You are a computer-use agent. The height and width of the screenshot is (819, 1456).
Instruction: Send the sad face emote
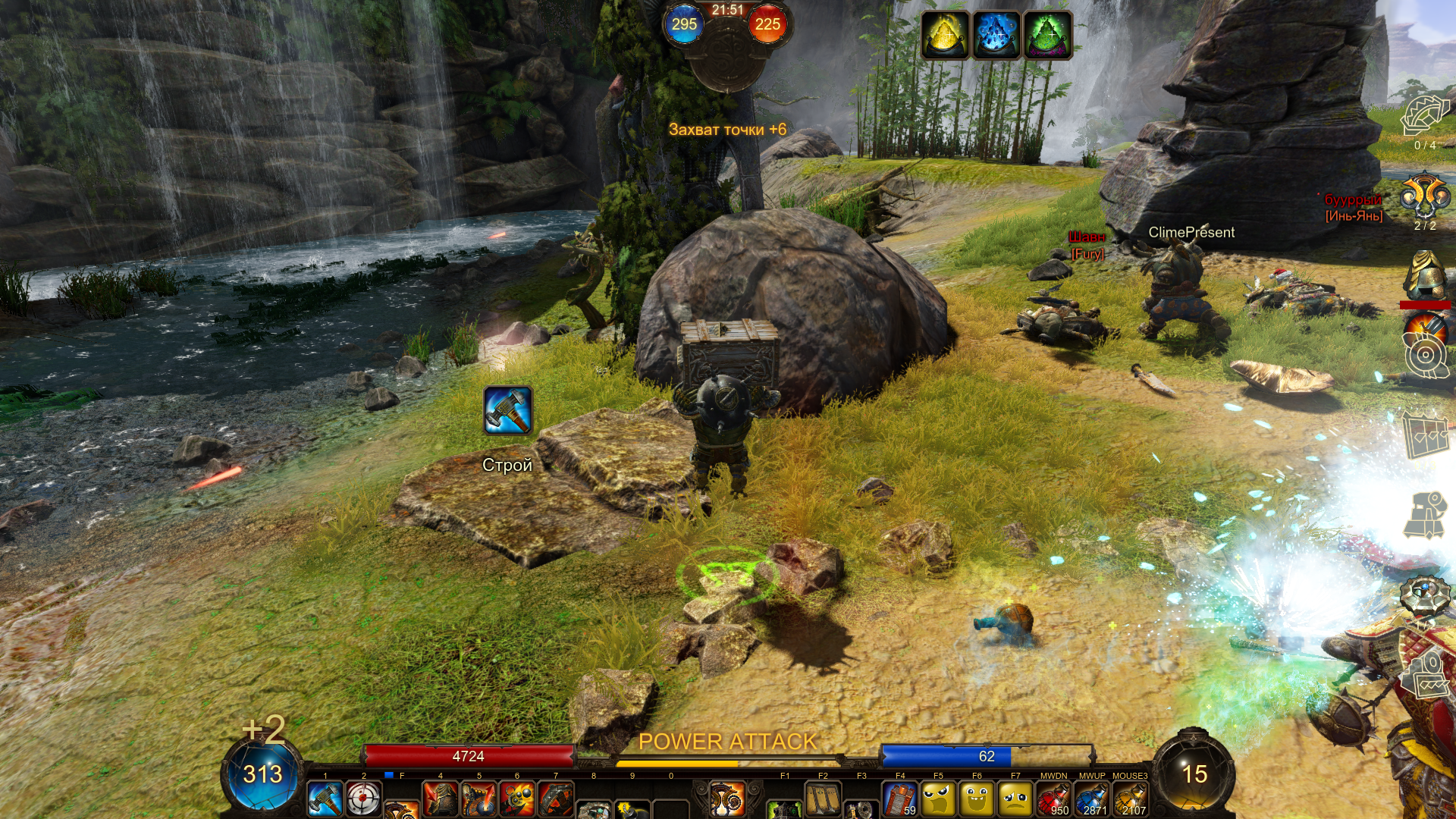(x=1015, y=799)
